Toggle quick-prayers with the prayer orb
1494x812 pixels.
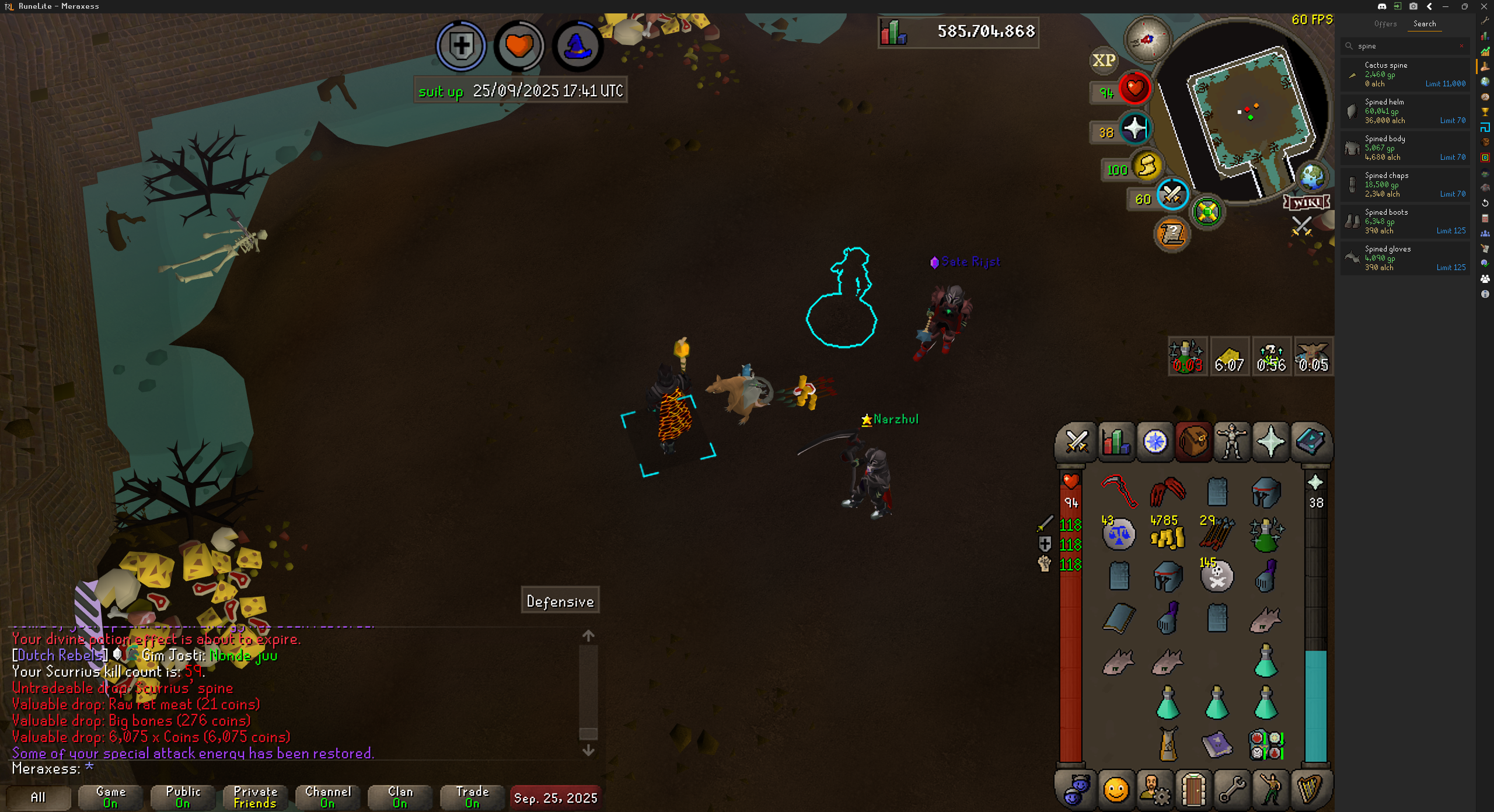1135,129
